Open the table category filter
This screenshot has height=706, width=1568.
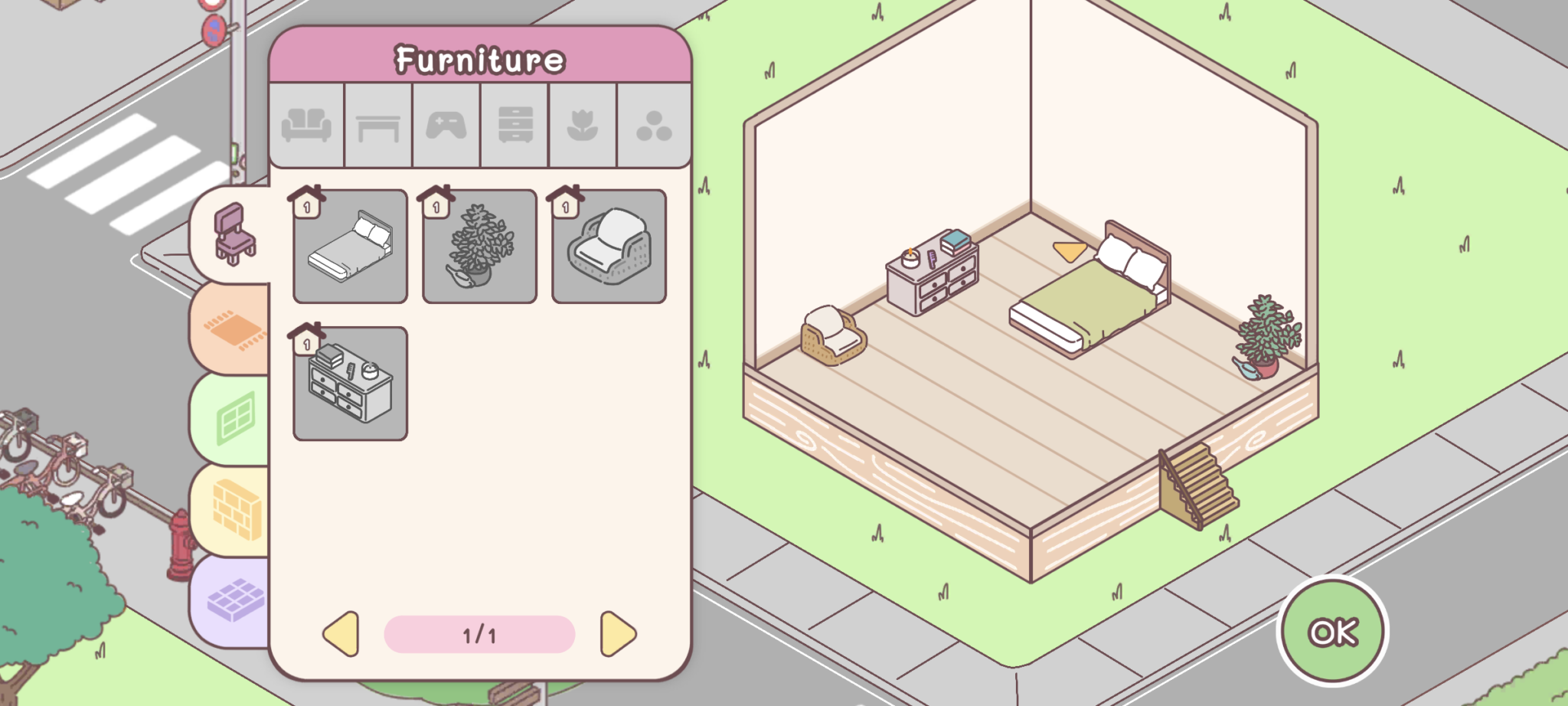pos(378,125)
